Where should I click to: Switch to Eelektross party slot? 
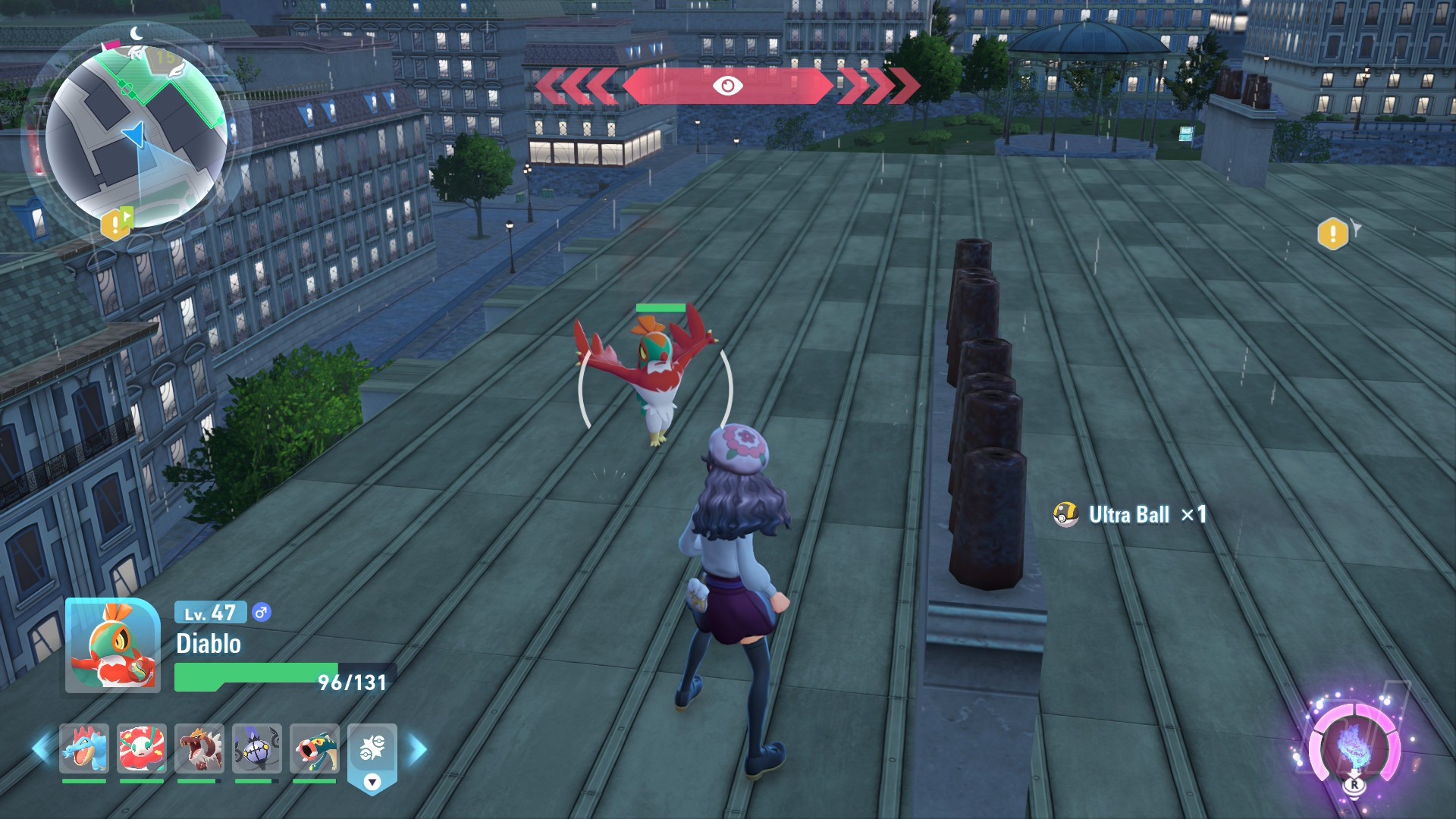pyautogui.click(x=315, y=748)
